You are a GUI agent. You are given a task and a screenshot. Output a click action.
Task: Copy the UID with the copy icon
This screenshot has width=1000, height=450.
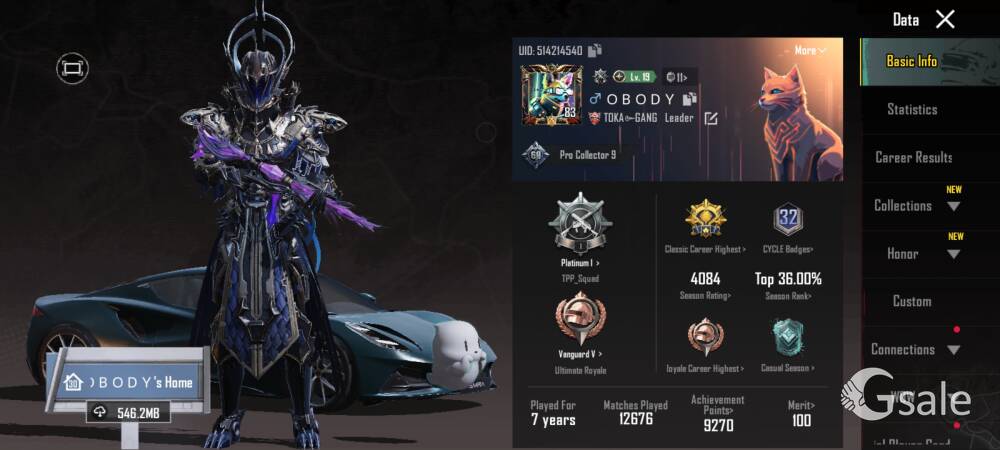point(595,51)
